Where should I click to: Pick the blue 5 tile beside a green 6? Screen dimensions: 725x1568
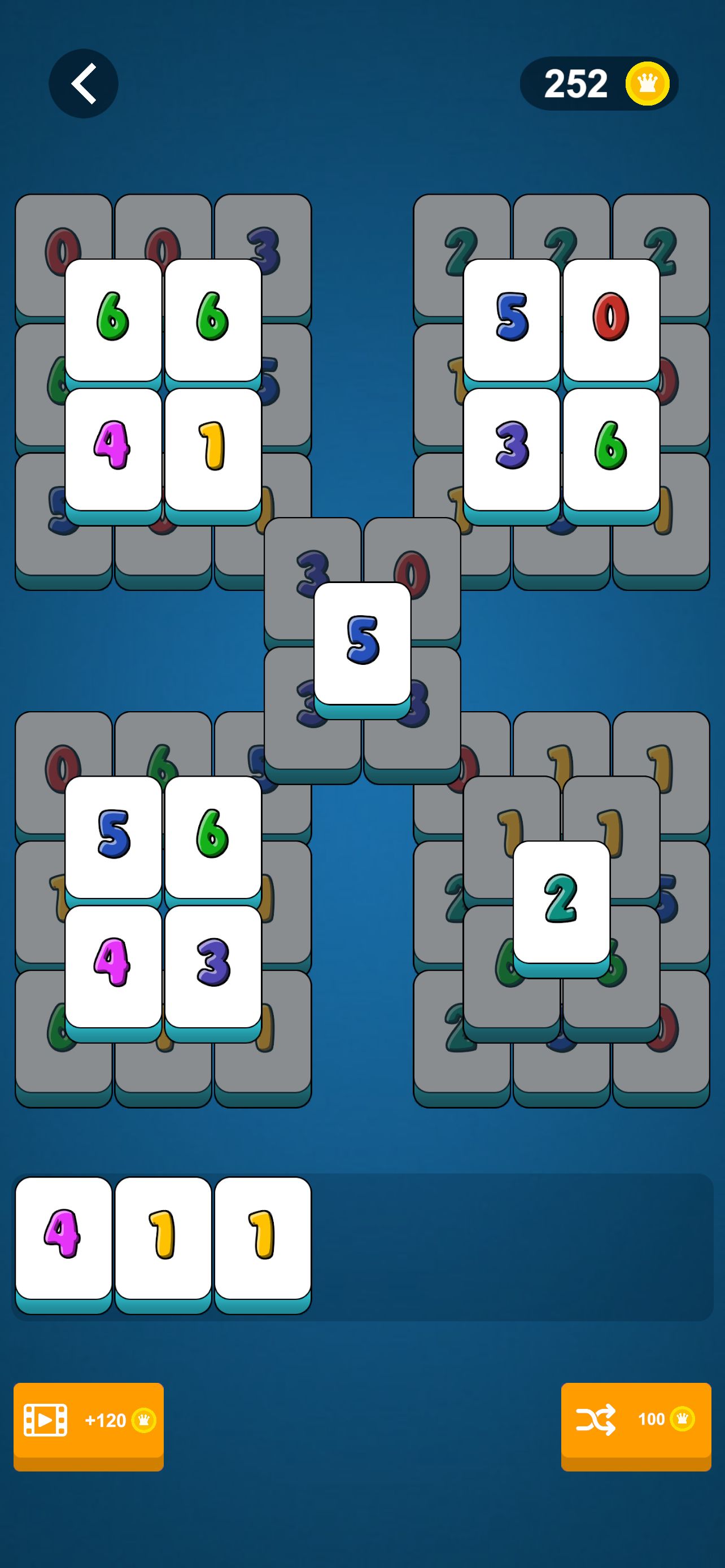113,836
